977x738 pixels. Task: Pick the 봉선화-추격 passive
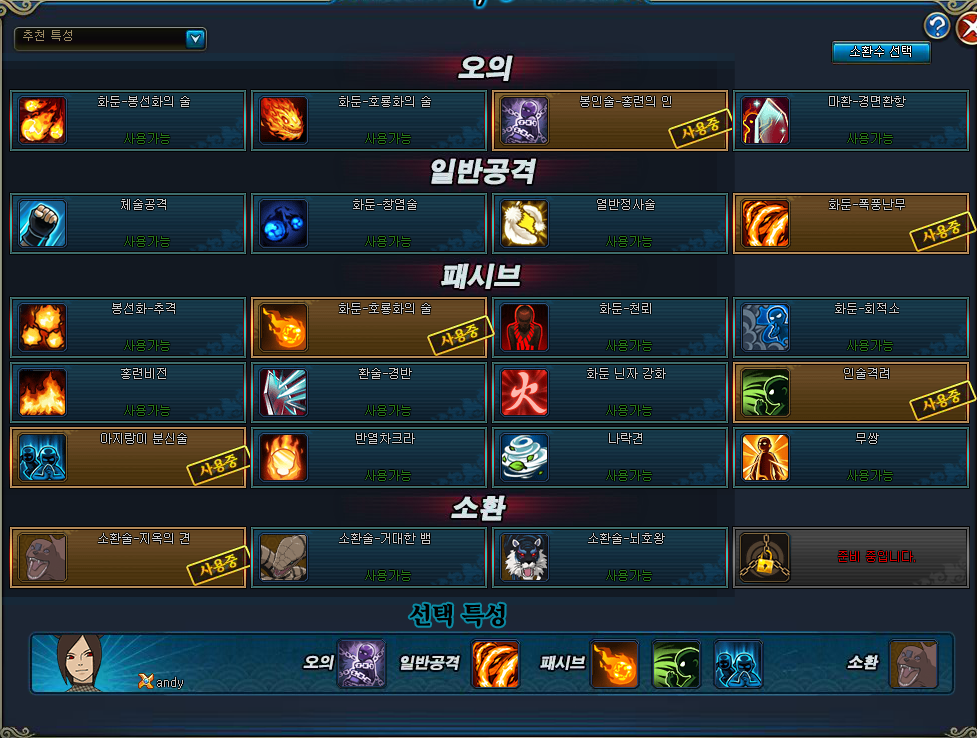pyautogui.click(x=128, y=327)
